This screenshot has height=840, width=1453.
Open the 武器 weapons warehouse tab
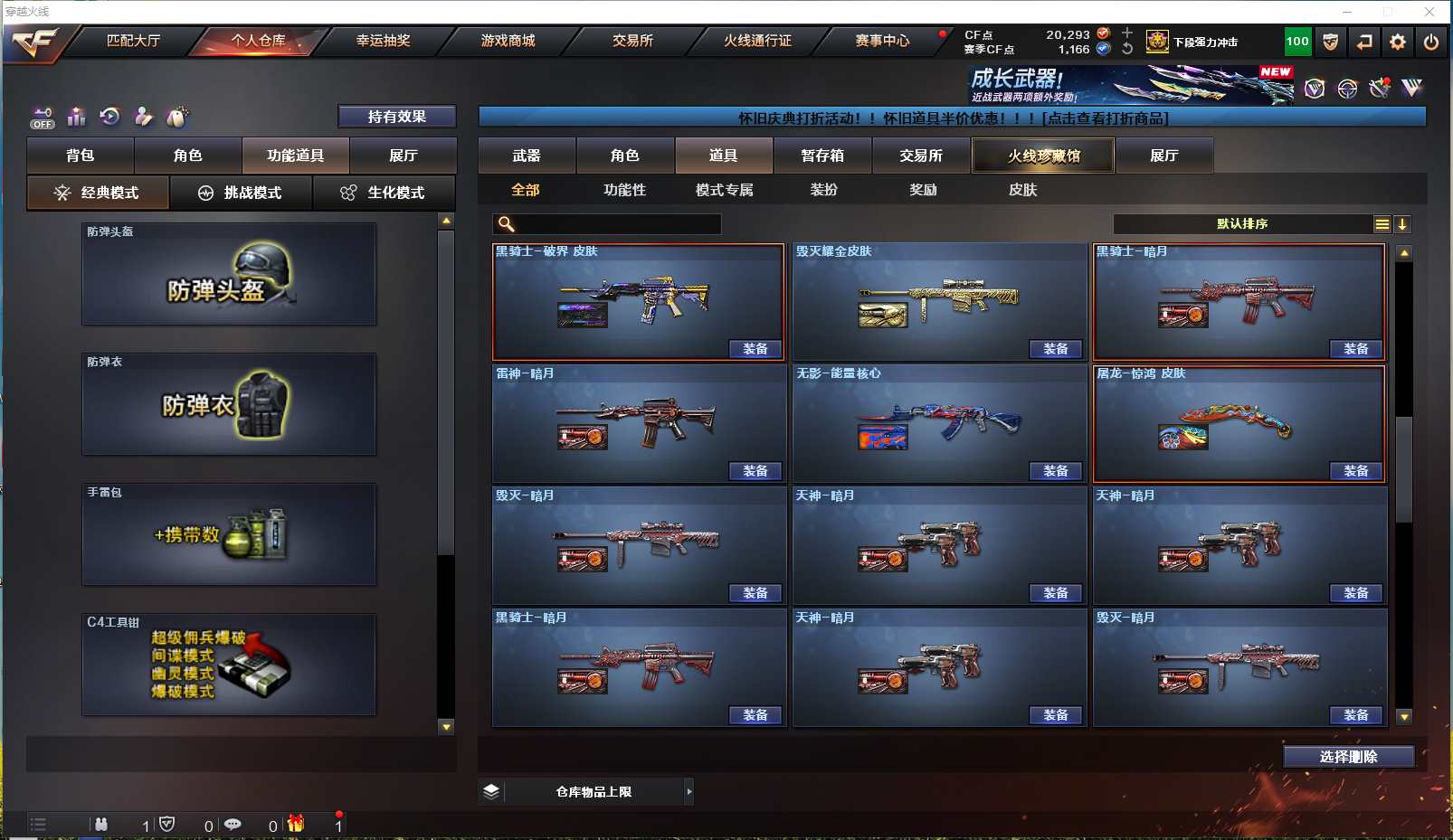[527, 156]
